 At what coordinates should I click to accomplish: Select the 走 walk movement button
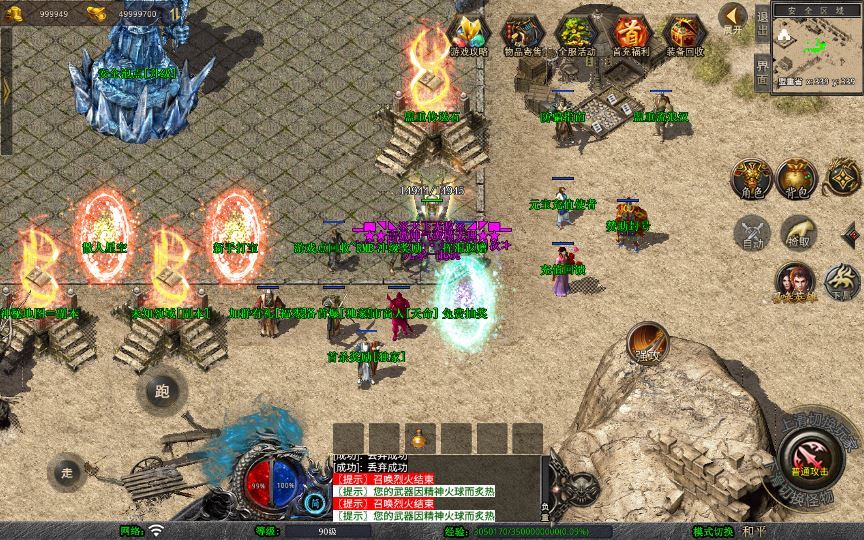67,471
